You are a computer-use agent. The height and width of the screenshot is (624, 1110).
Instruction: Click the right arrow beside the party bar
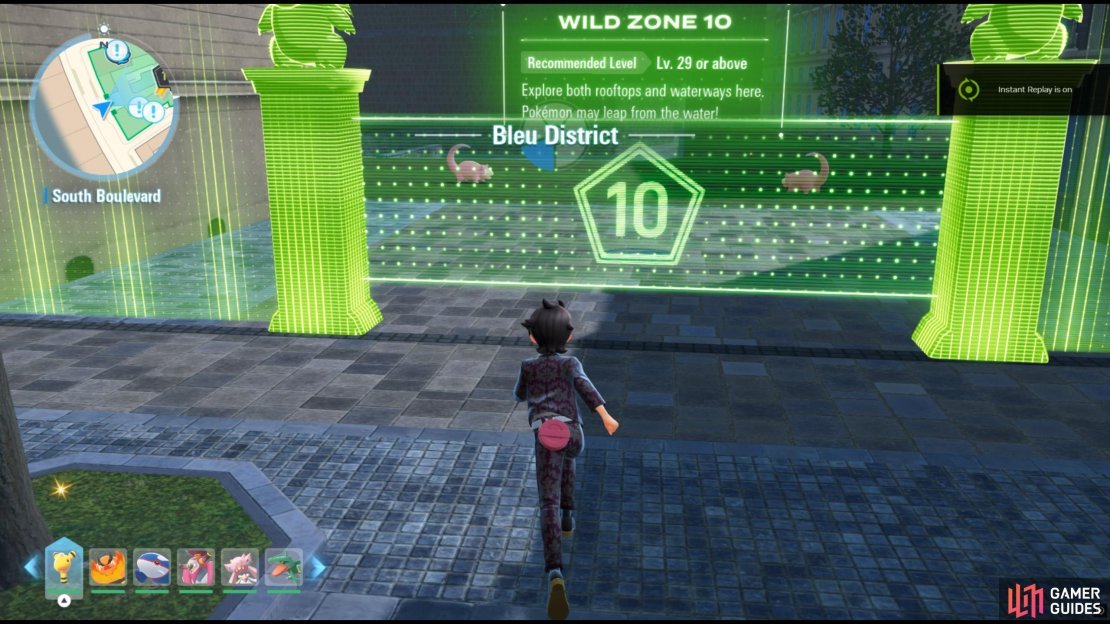(x=316, y=567)
